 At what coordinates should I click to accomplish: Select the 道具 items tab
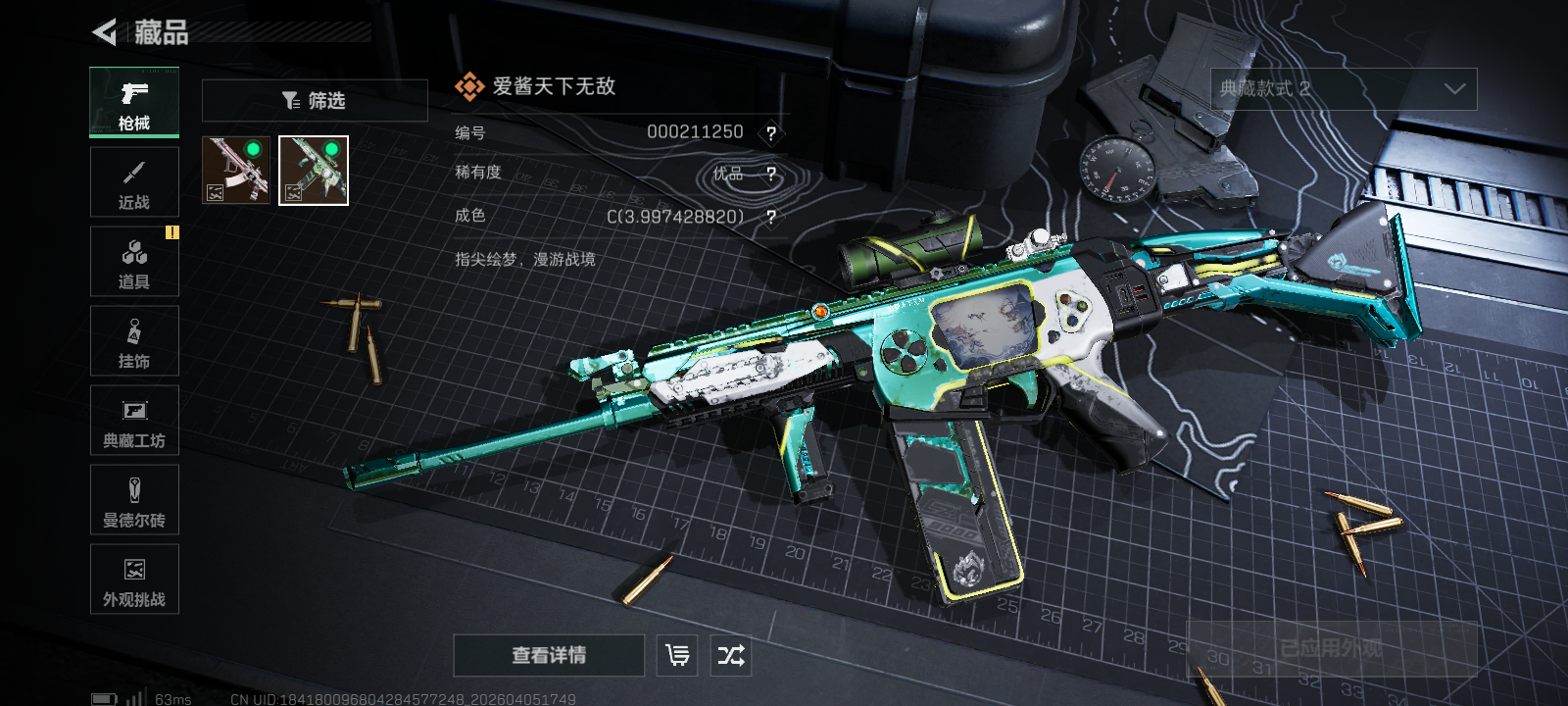click(x=134, y=262)
